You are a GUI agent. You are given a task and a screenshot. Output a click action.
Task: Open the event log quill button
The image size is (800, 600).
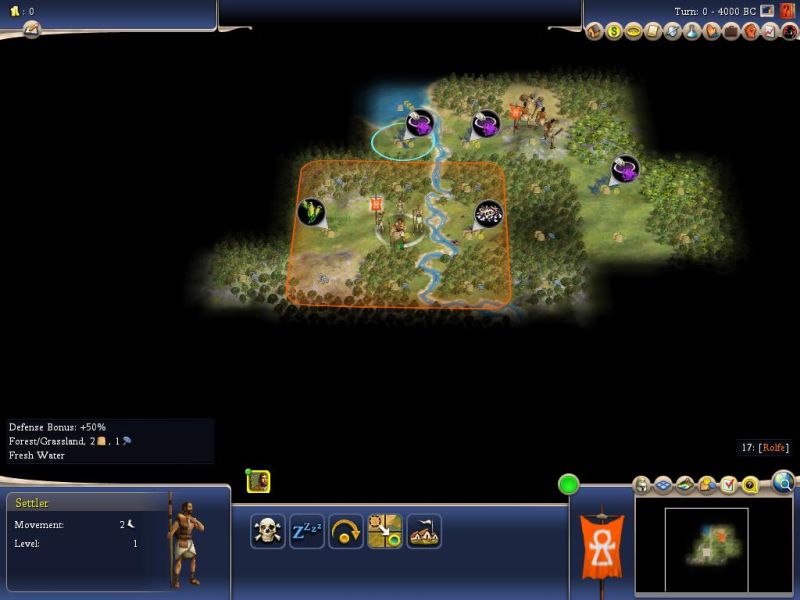click(x=32, y=30)
